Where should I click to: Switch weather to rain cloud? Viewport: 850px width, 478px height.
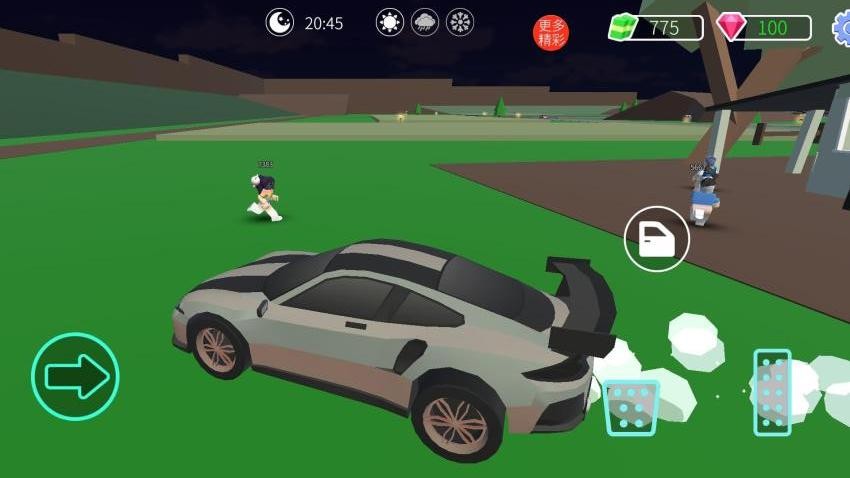[425, 23]
